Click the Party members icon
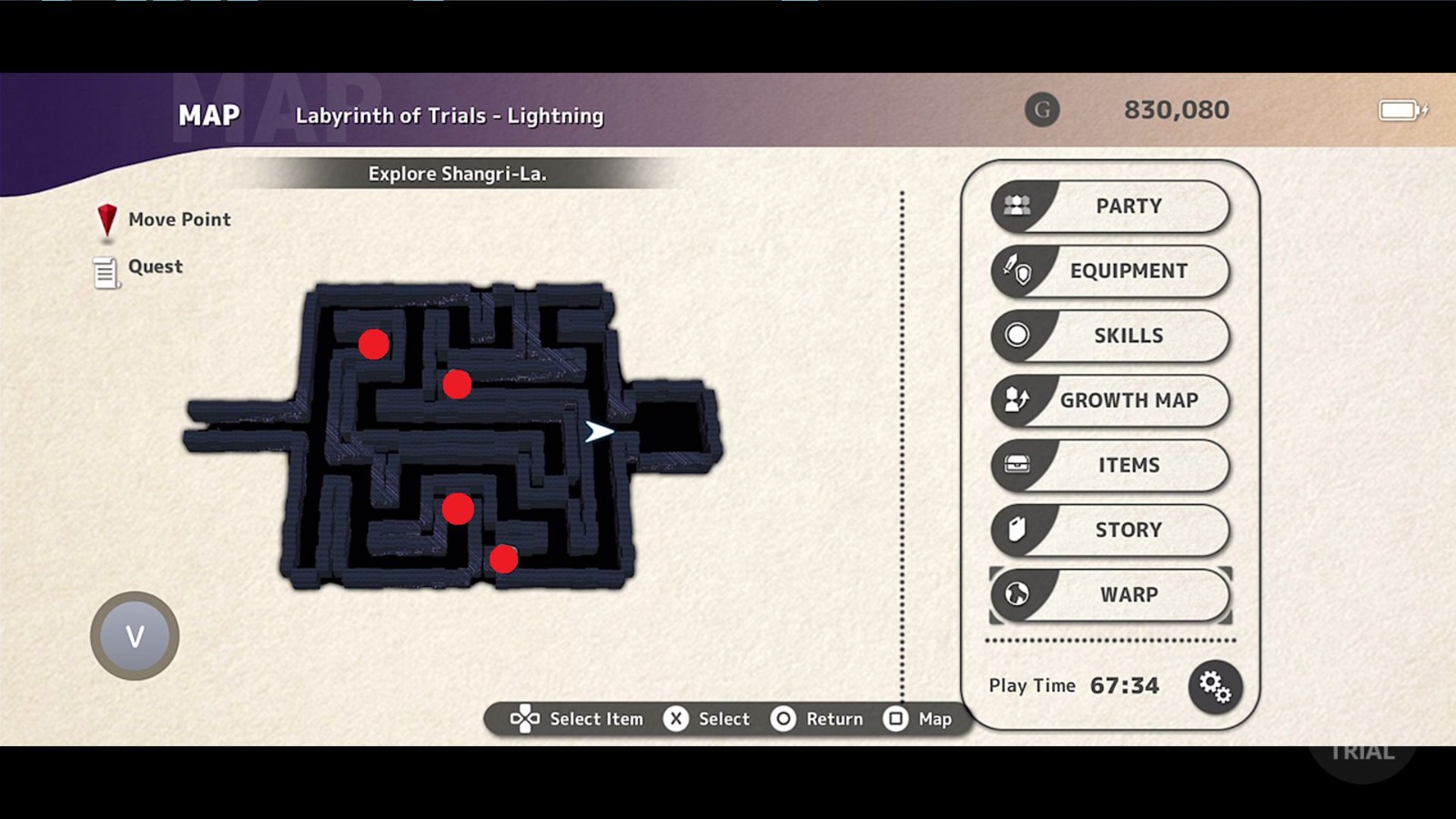This screenshot has width=1456, height=819. 1016,205
